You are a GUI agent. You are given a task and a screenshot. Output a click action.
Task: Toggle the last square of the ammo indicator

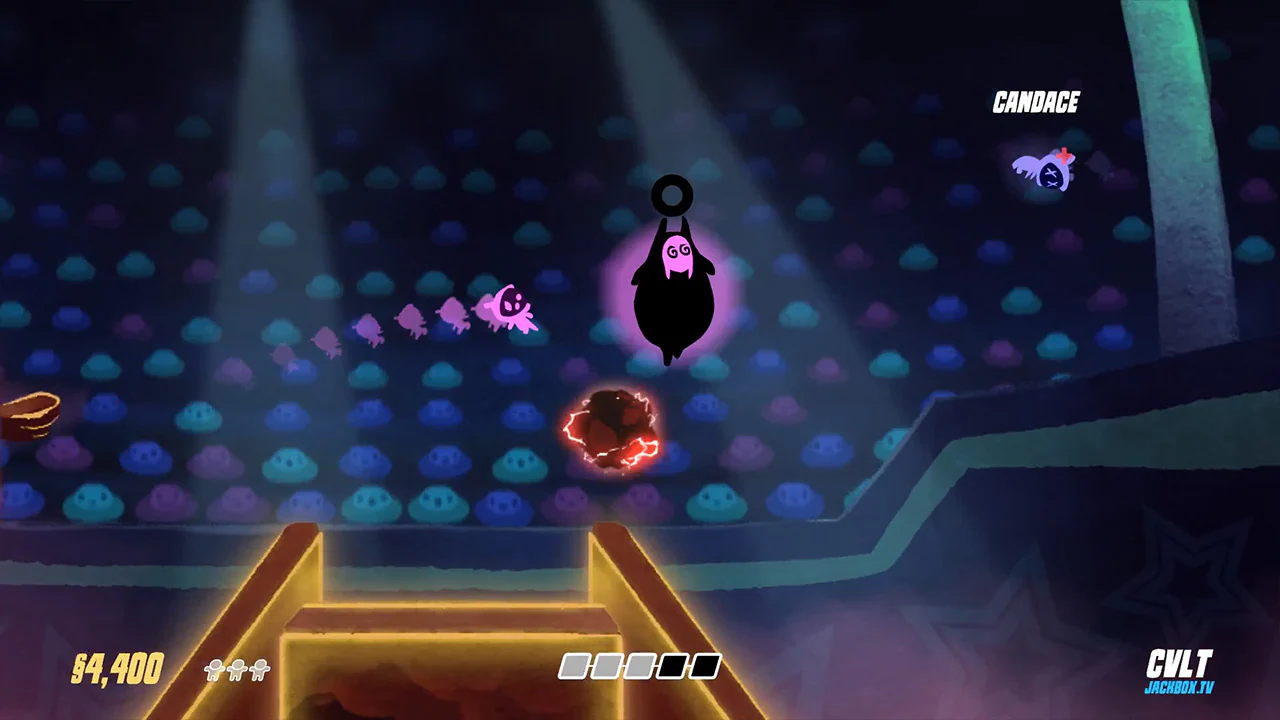click(704, 667)
